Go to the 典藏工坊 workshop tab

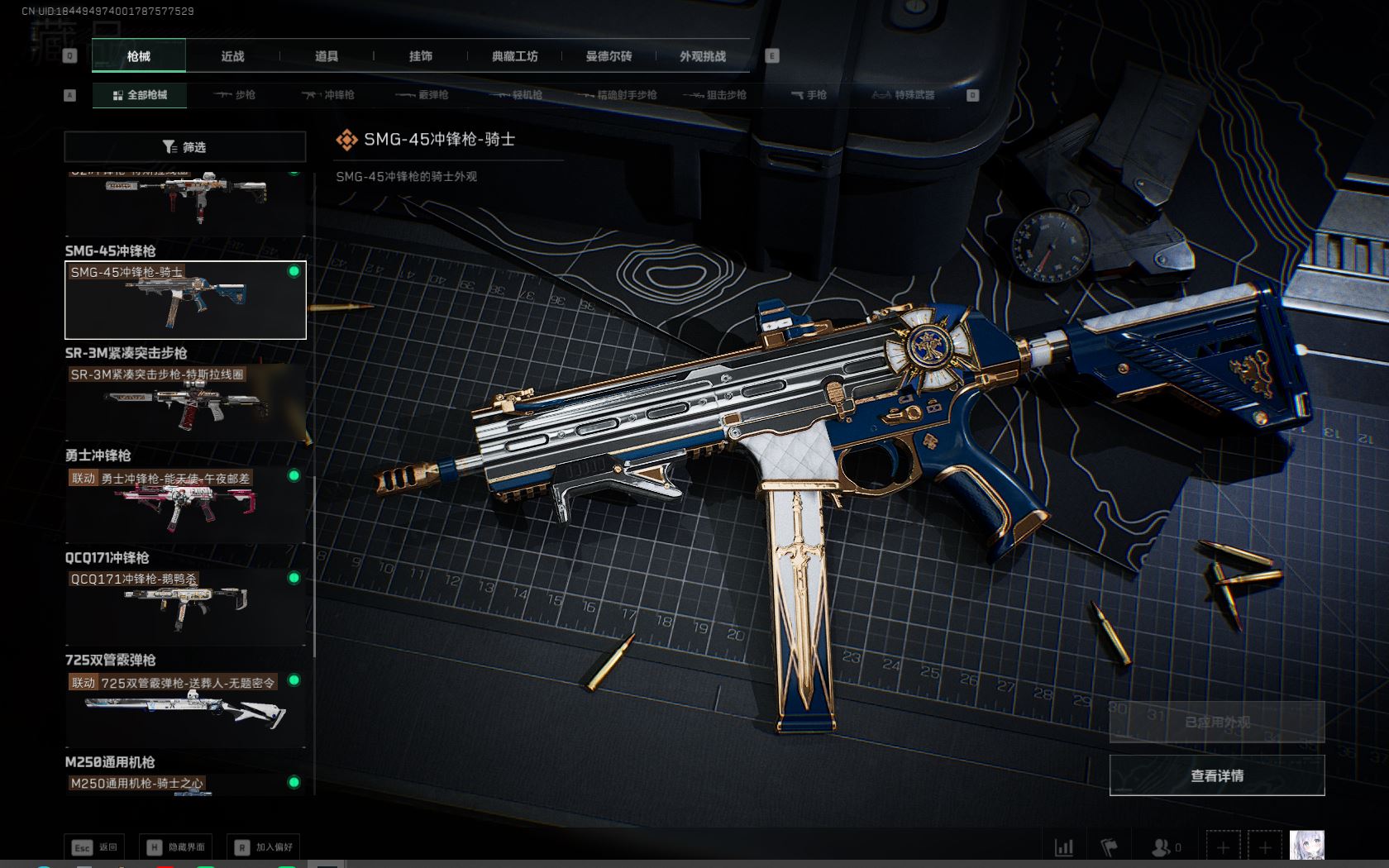(514, 56)
